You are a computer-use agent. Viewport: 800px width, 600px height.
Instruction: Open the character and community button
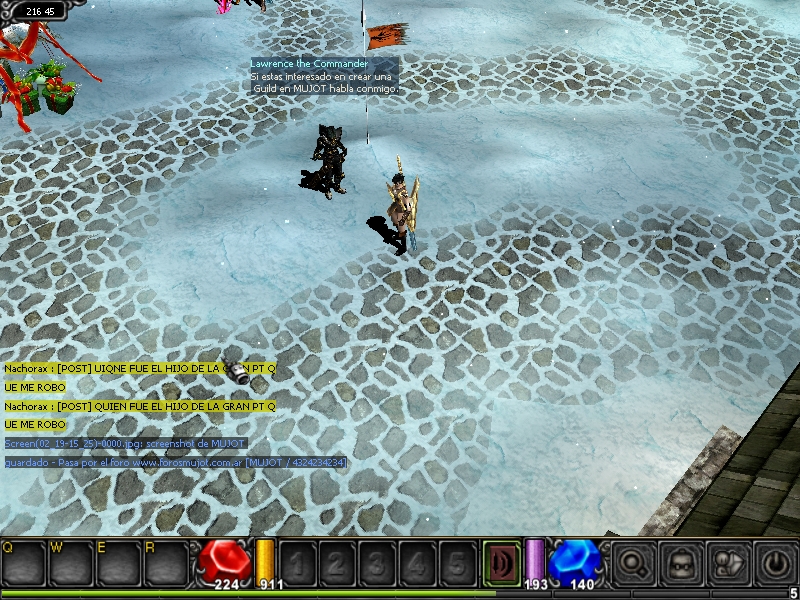click(x=729, y=562)
